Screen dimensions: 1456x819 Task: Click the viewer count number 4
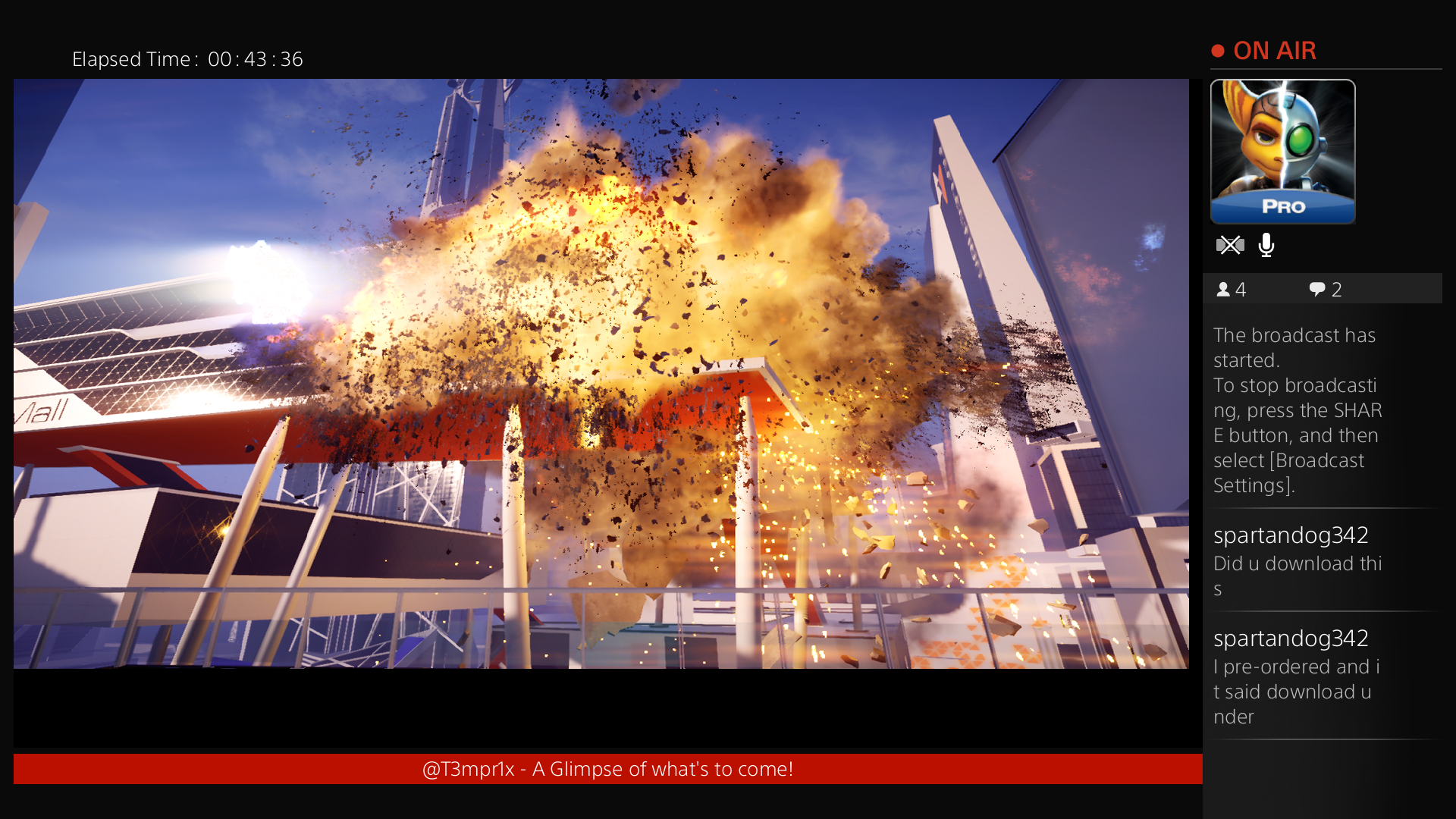(1242, 289)
